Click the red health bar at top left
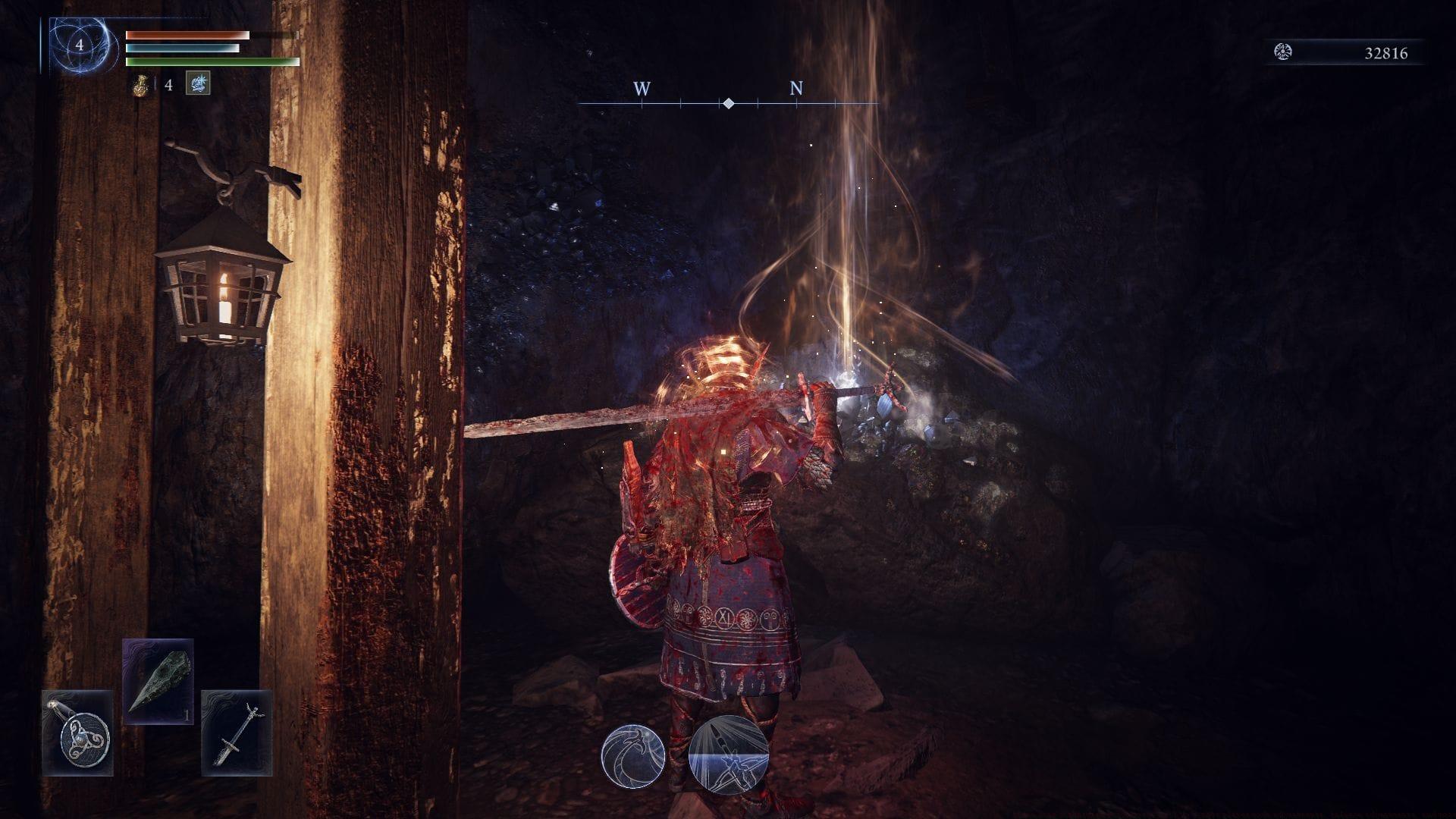This screenshot has height=819, width=1456. (x=186, y=34)
